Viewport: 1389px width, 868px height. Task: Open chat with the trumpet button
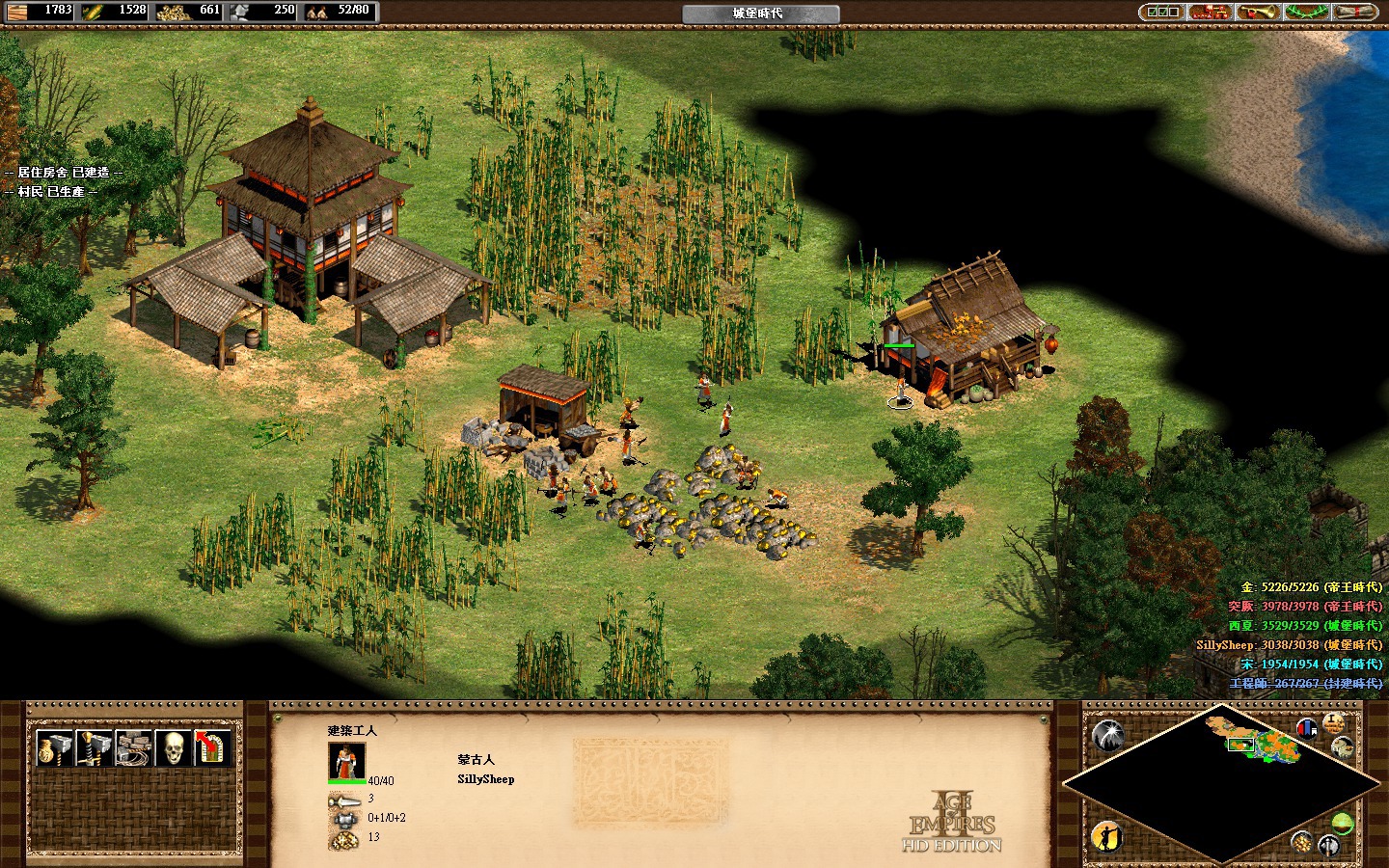point(1257,12)
